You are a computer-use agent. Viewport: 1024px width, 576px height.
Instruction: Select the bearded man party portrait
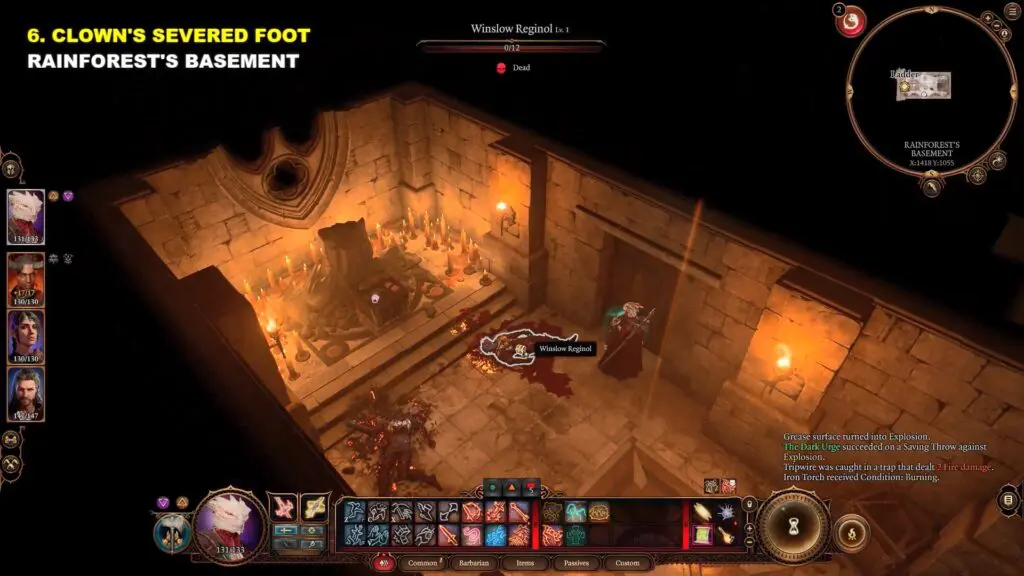point(26,395)
